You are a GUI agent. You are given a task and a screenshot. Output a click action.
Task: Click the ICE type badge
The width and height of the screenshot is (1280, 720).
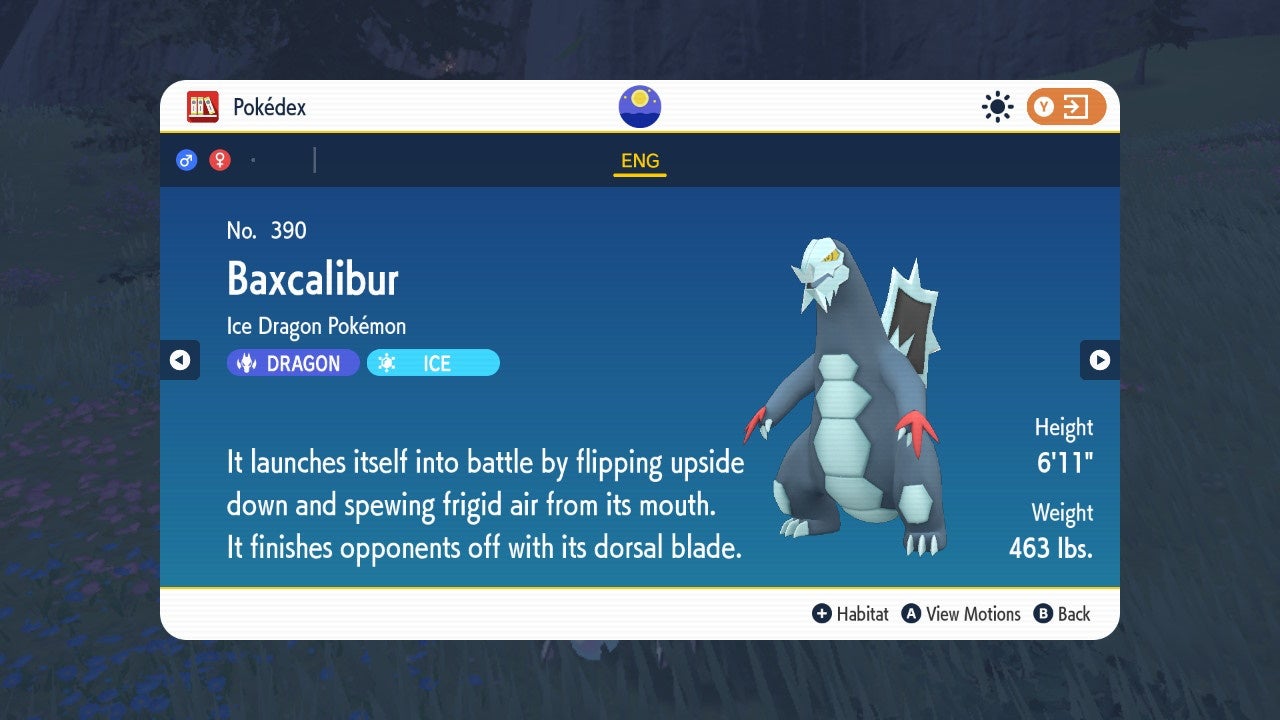point(432,363)
